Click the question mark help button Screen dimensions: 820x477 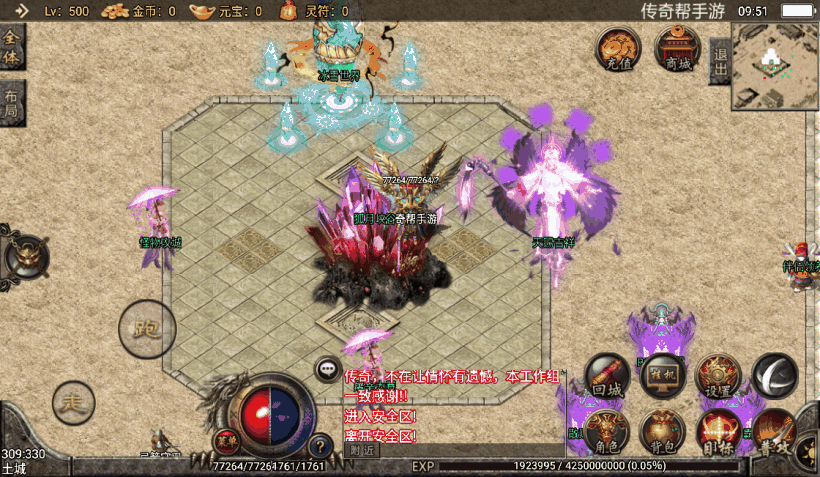[x=320, y=446]
